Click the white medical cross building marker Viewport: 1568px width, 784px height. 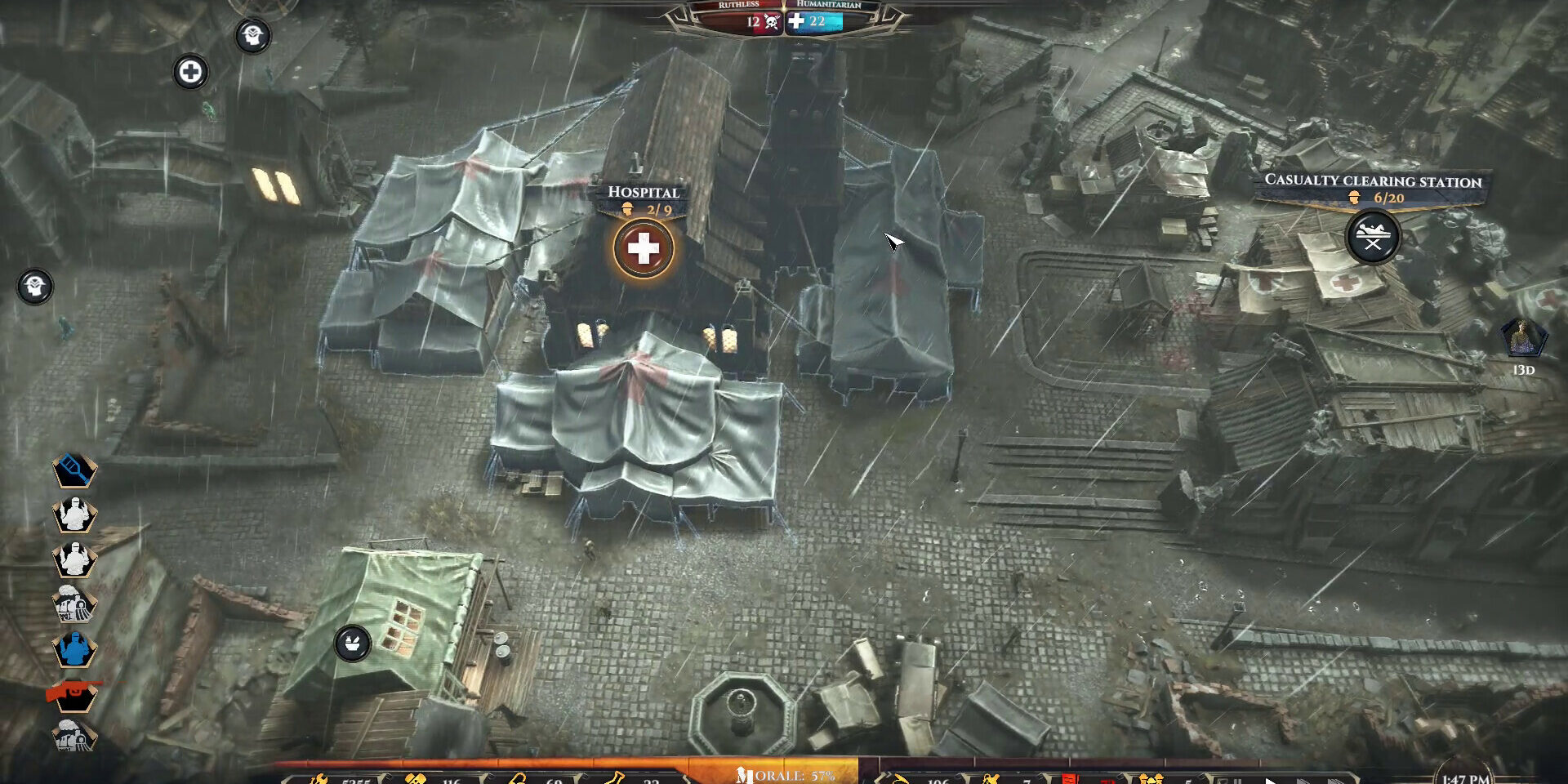(x=190, y=72)
